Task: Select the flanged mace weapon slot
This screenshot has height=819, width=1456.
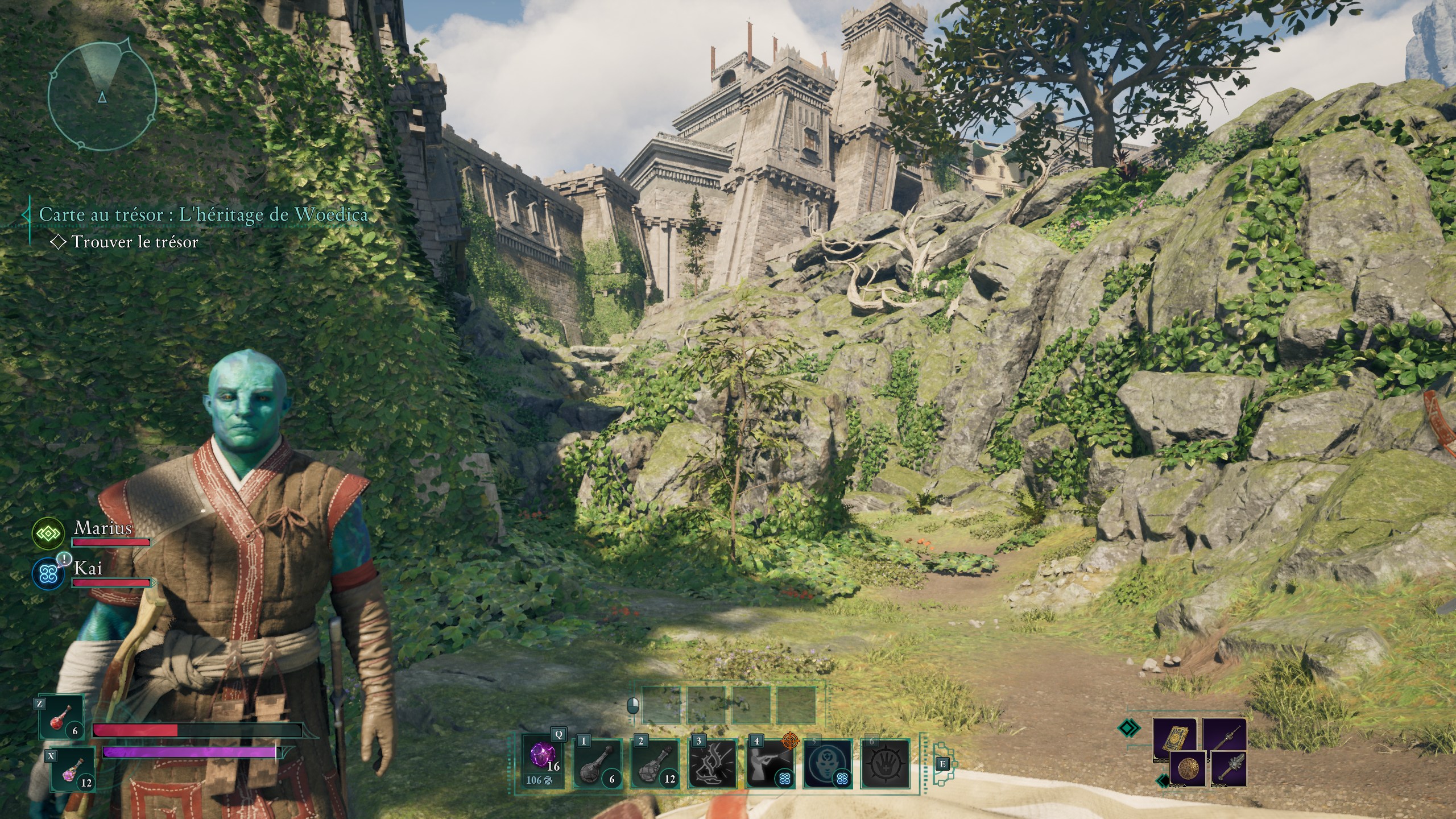Action: pyautogui.click(x=1229, y=769)
